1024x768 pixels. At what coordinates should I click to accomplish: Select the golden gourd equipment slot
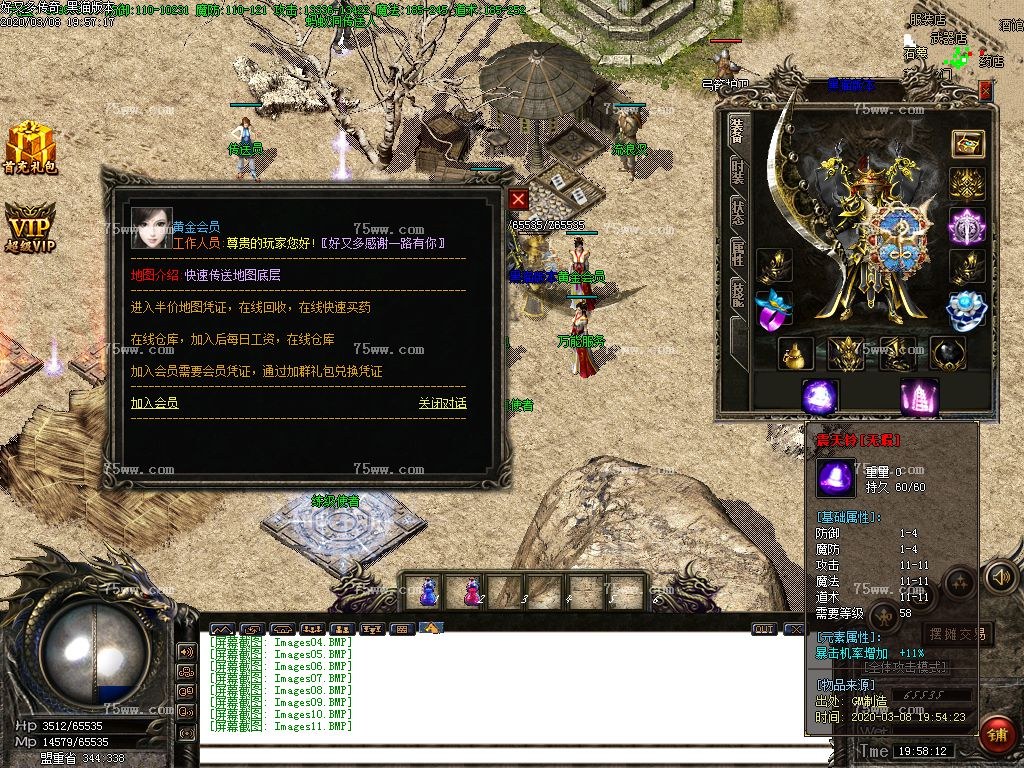796,353
